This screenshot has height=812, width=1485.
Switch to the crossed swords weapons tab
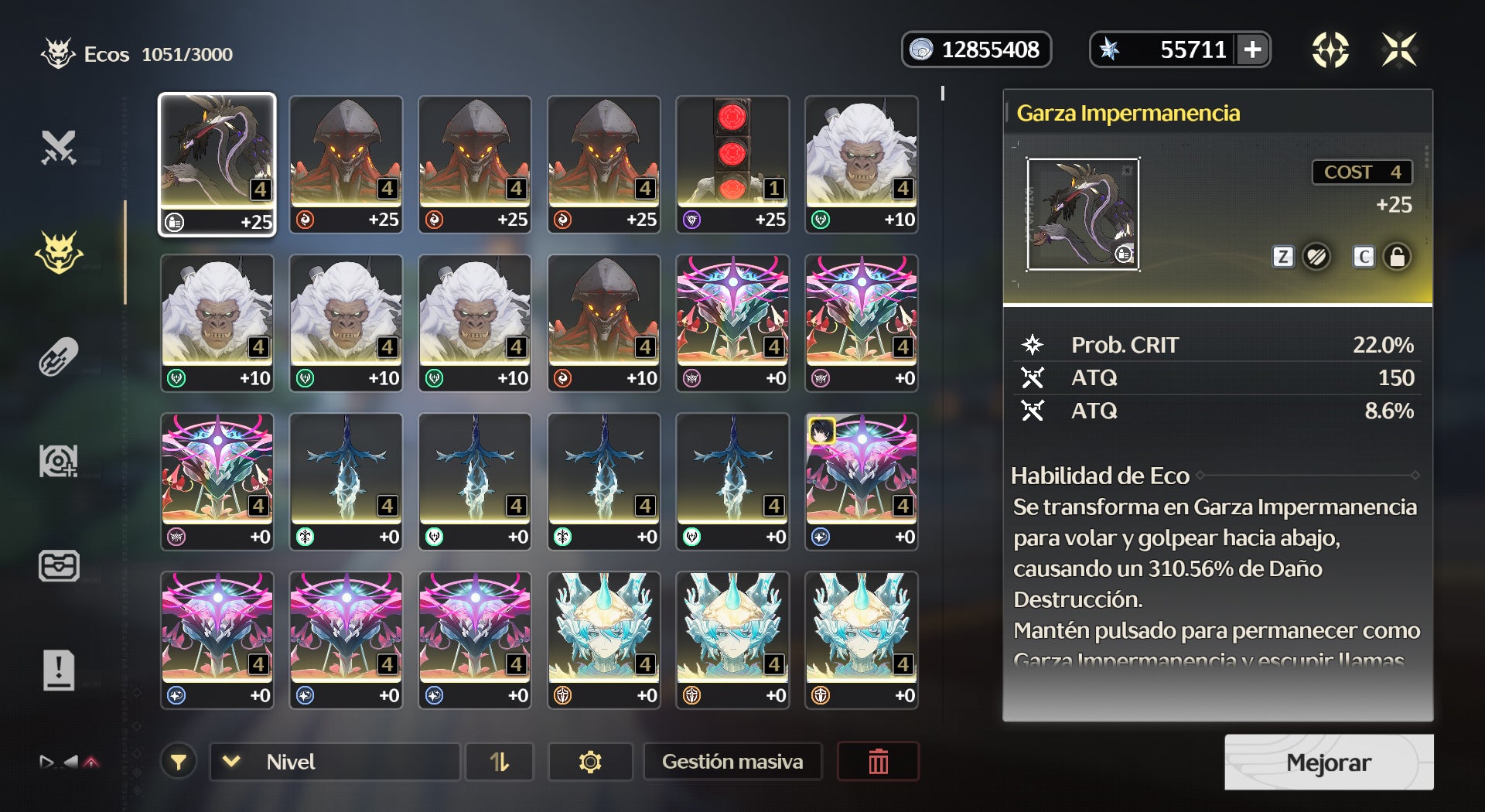(59, 148)
